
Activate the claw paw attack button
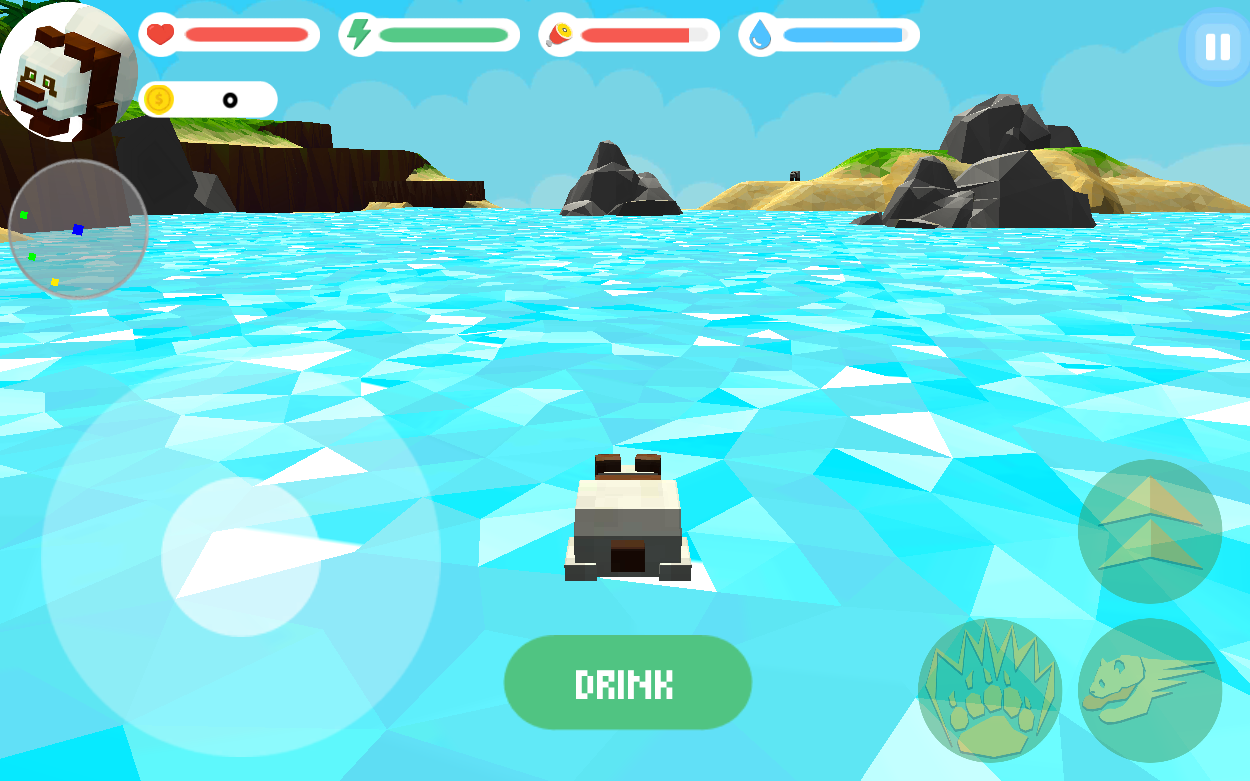(x=990, y=690)
